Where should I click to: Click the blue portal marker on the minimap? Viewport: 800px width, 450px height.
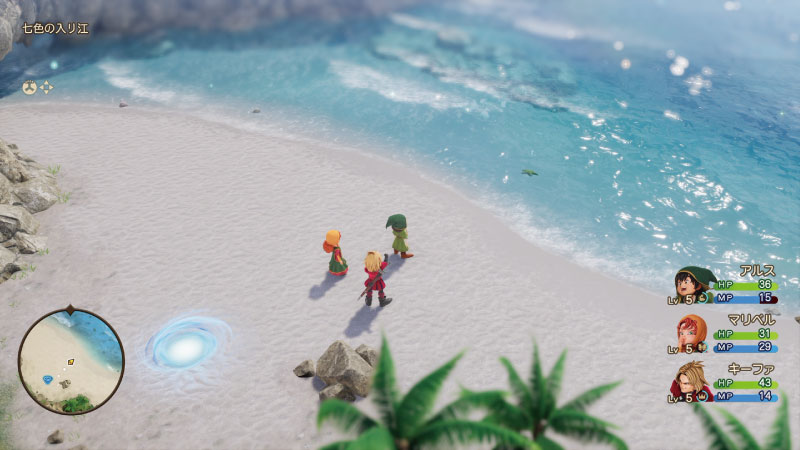coord(49,379)
